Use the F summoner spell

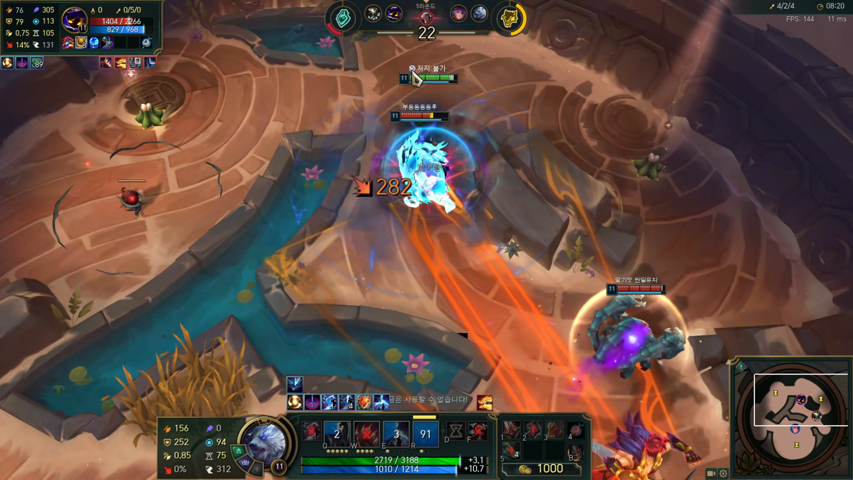[478, 432]
